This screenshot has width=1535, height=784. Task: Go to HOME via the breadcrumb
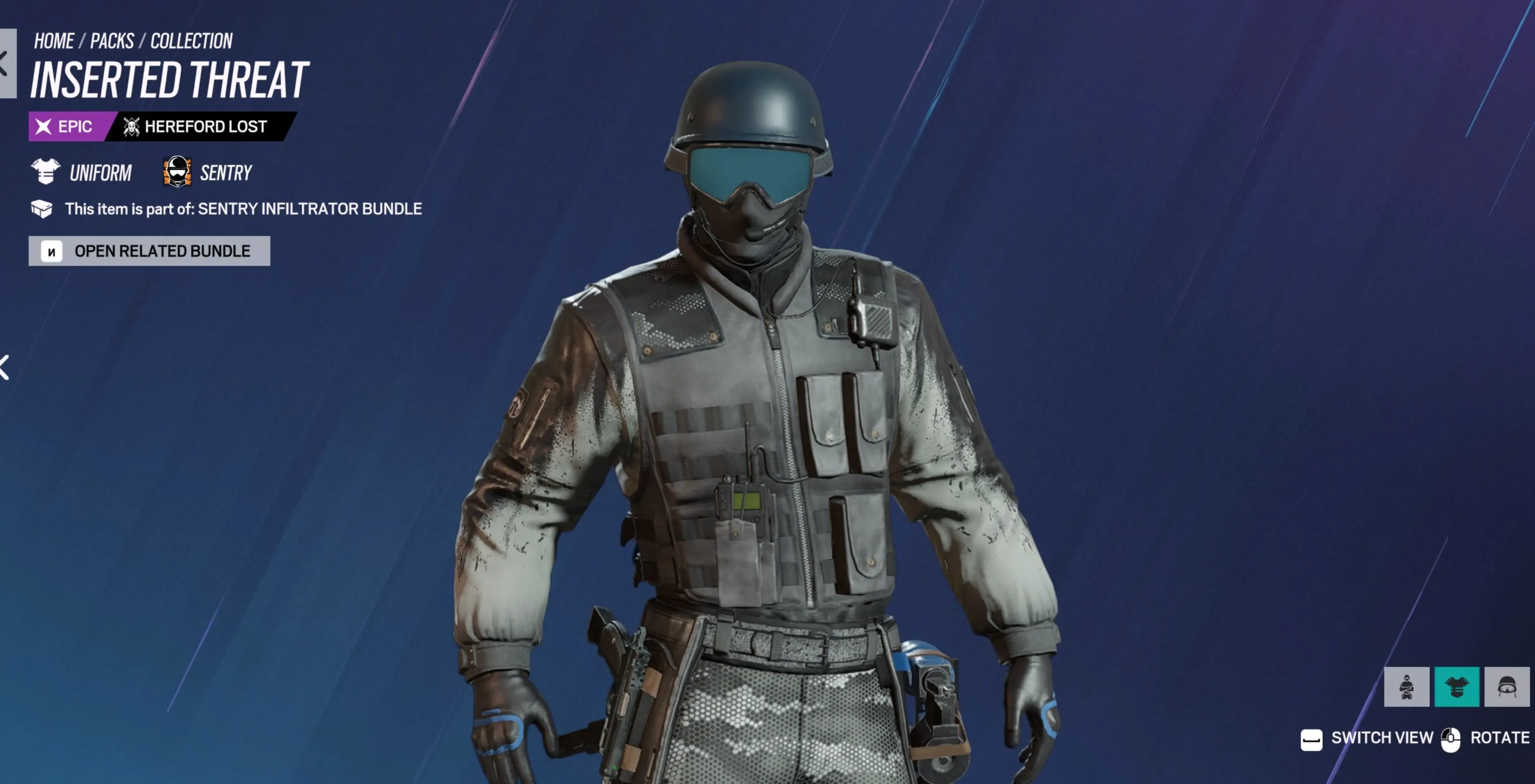54,40
